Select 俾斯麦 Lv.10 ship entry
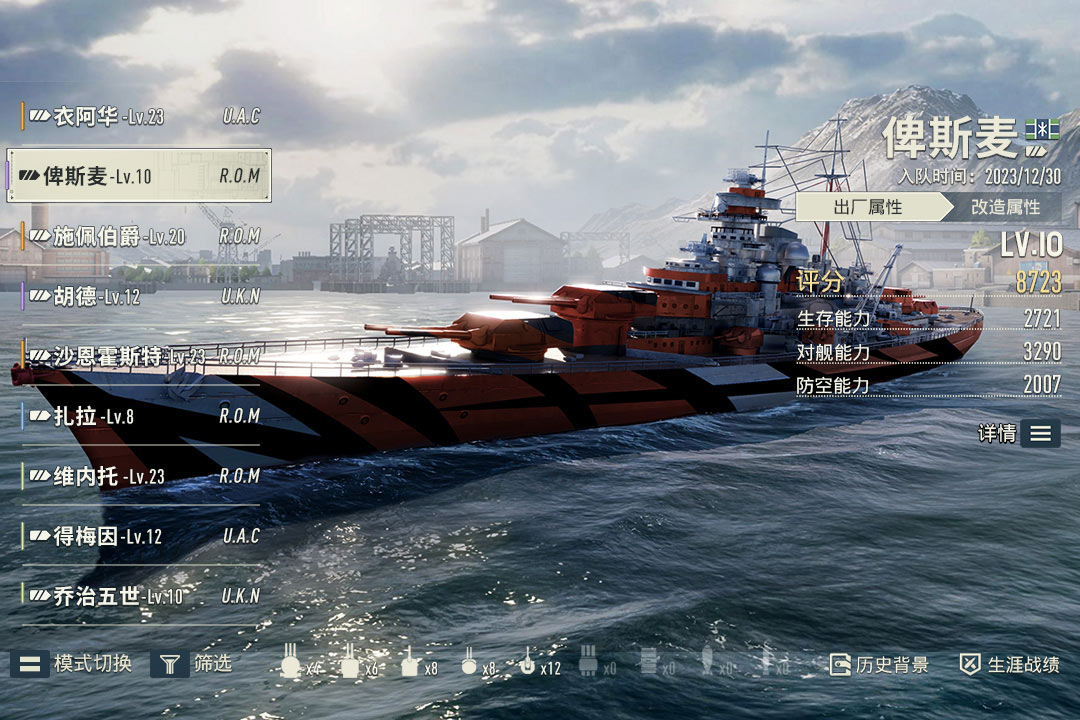Image resolution: width=1080 pixels, height=720 pixels. click(140, 176)
